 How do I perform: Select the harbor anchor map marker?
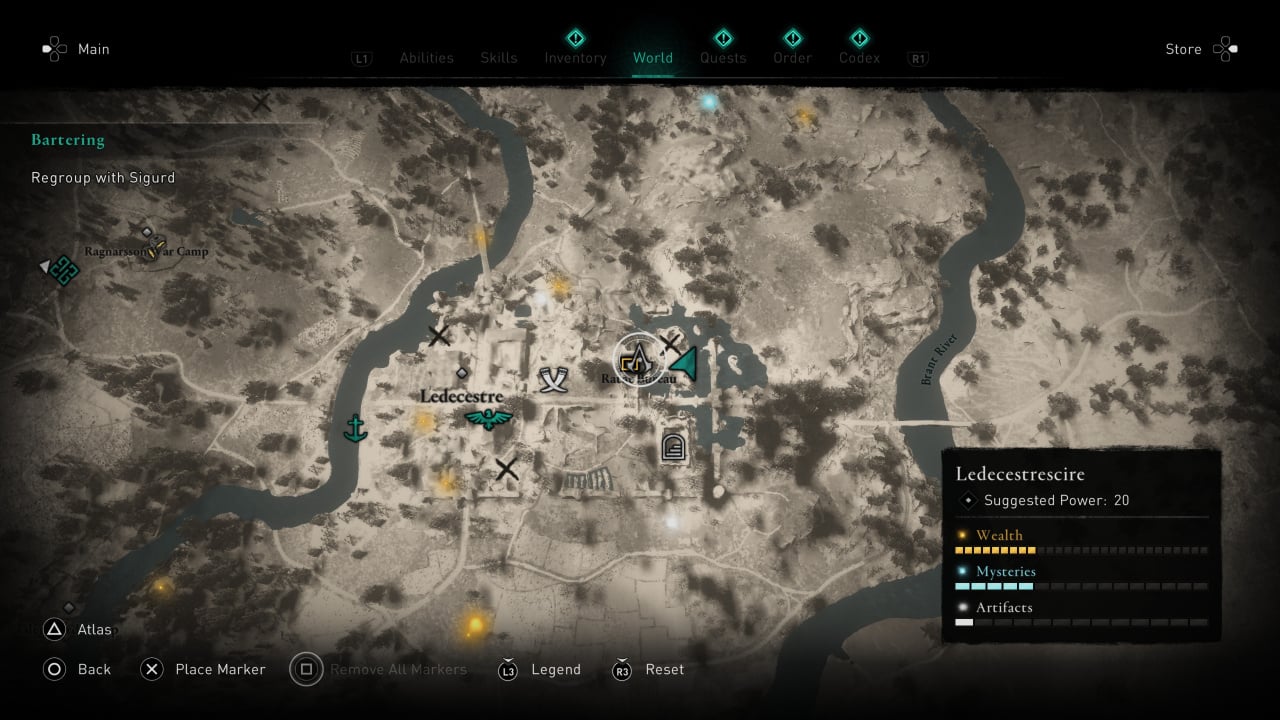[x=354, y=428]
